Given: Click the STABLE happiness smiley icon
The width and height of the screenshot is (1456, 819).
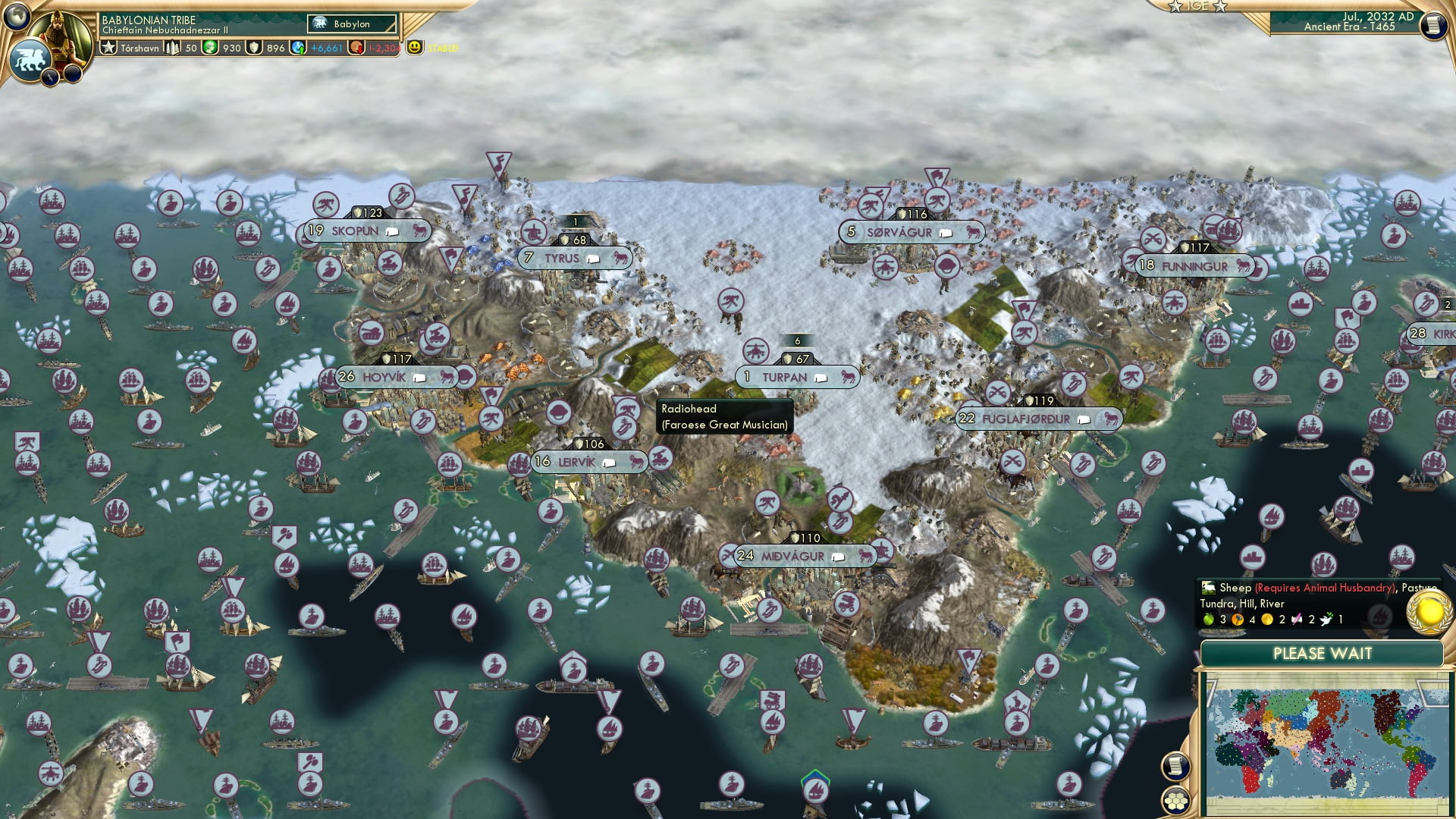Looking at the screenshot, I should click(414, 47).
